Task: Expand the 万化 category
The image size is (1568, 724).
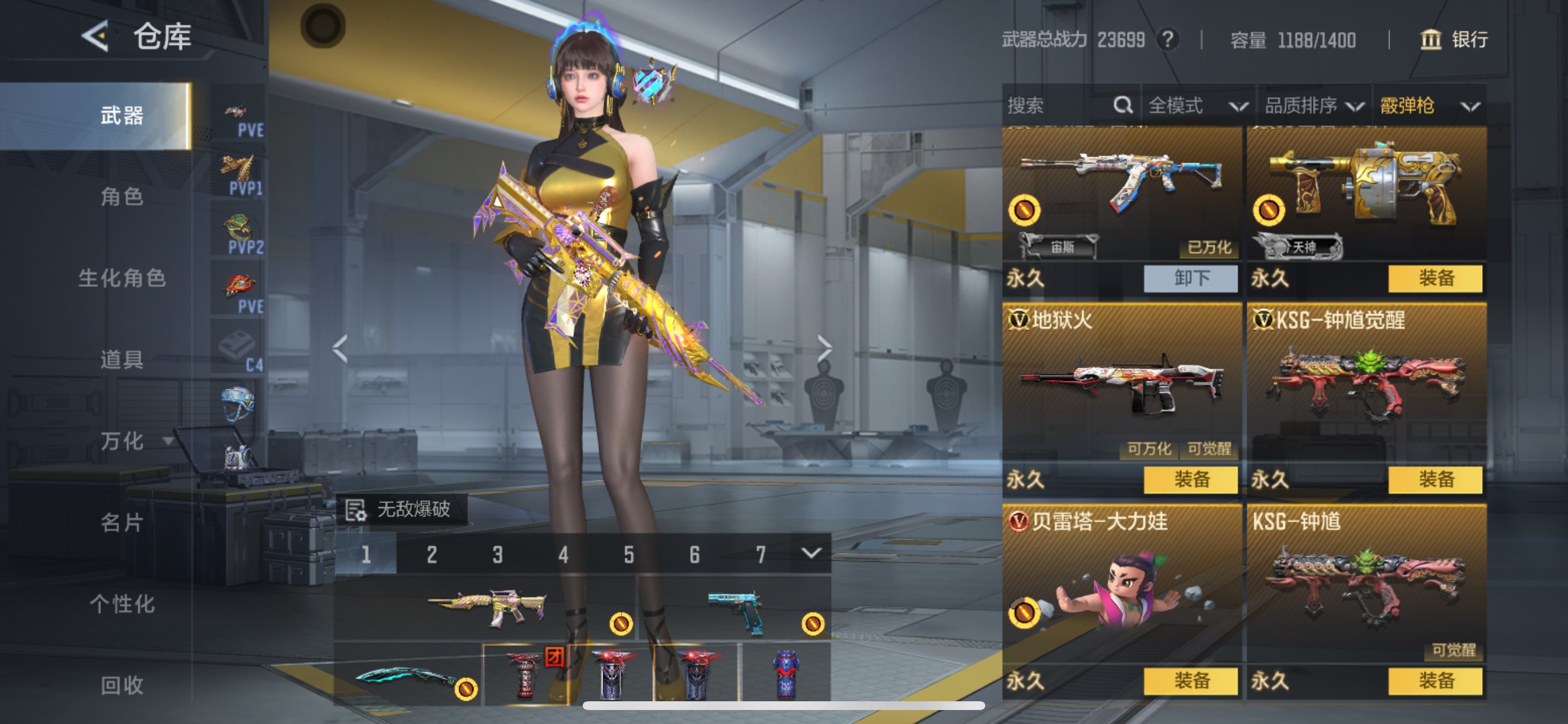Action: tap(134, 441)
